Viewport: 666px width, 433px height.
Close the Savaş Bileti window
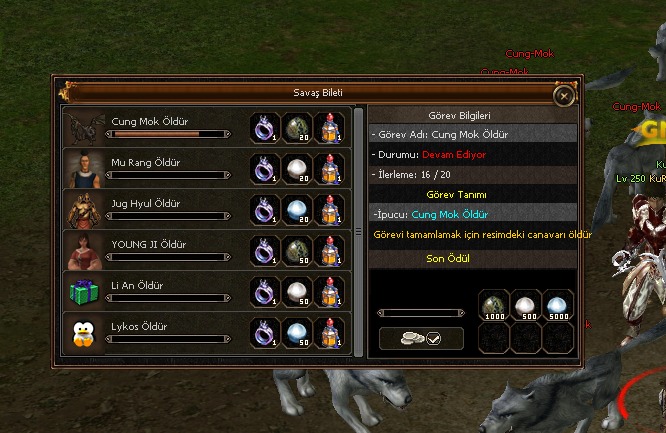[x=564, y=95]
